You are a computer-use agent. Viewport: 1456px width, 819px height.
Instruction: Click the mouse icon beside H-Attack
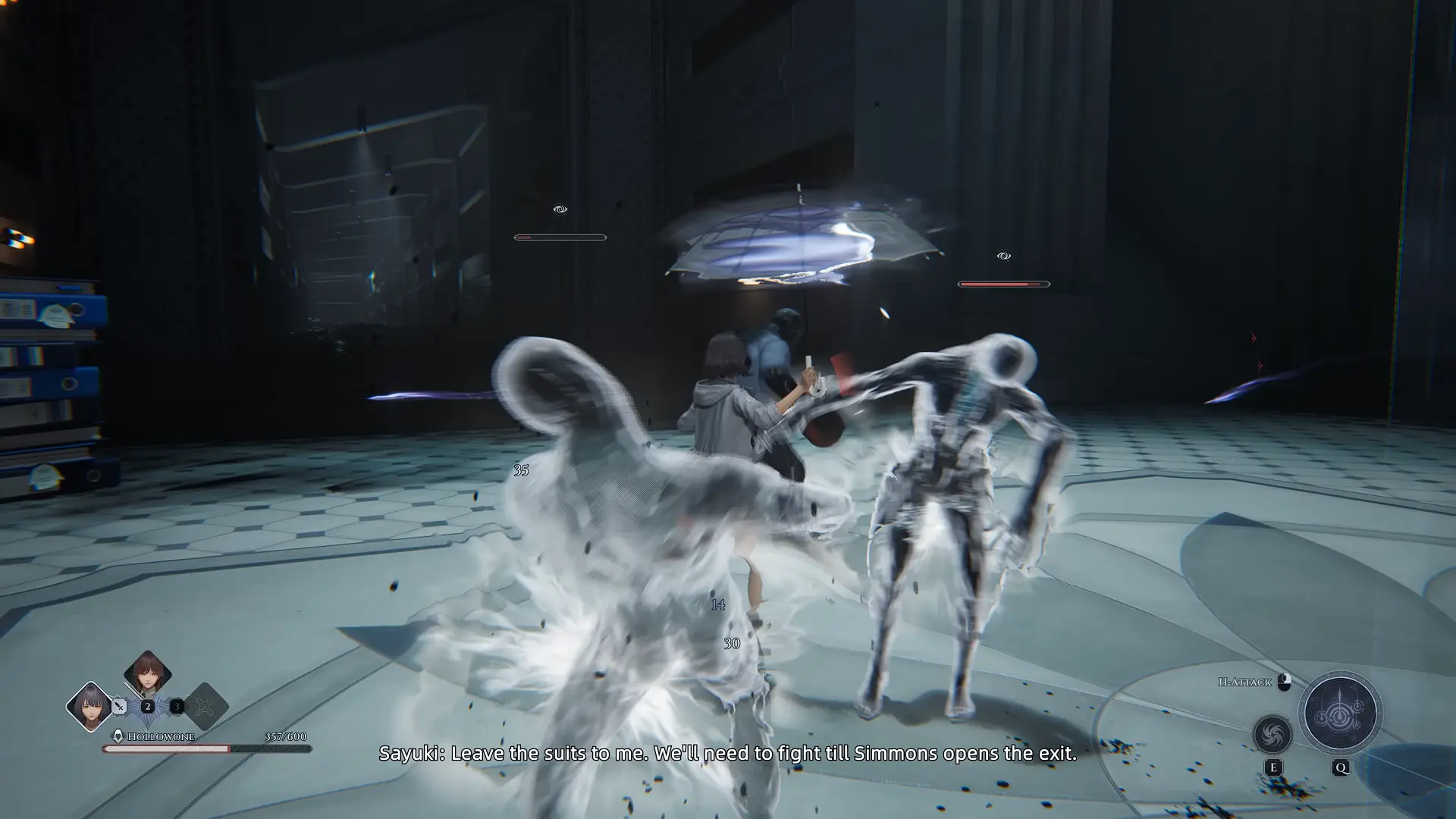coord(1284,682)
